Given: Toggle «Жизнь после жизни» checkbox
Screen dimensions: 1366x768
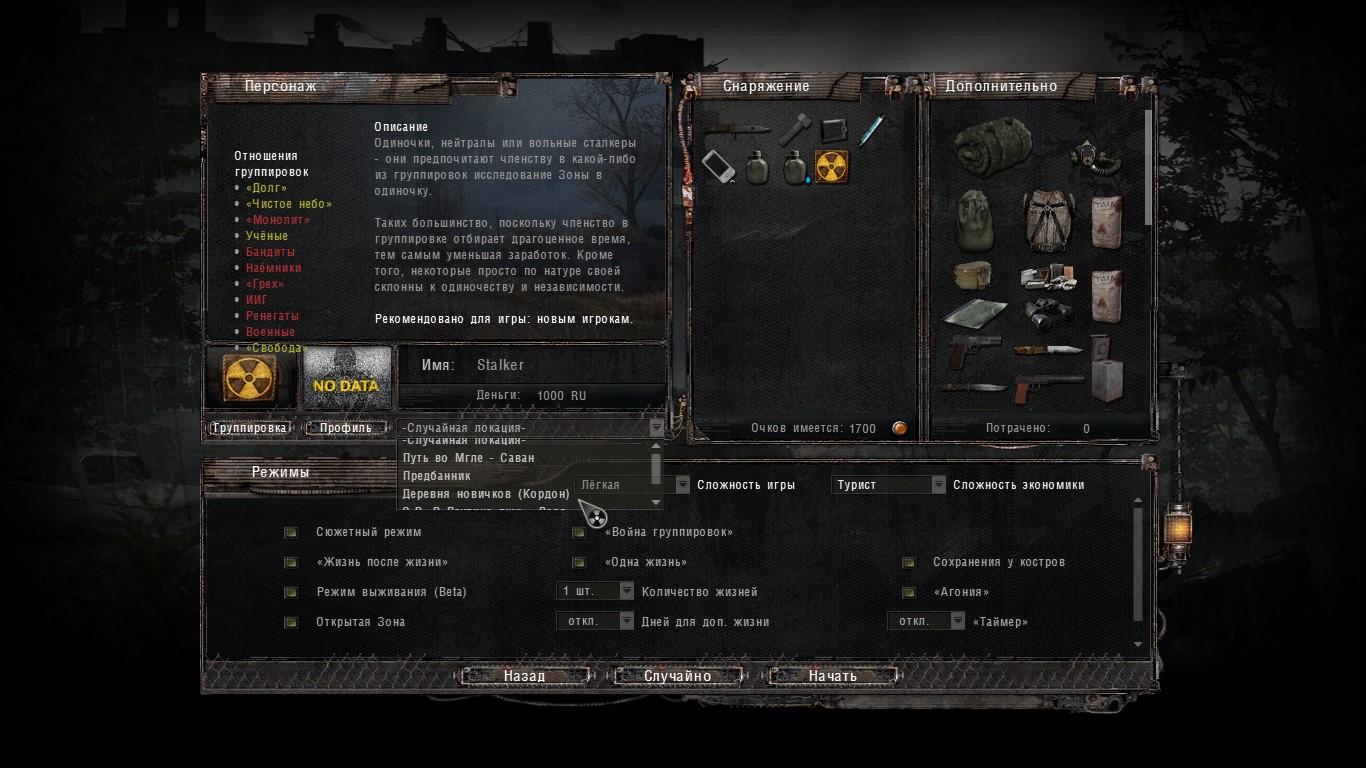Looking at the screenshot, I should click(x=291, y=562).
